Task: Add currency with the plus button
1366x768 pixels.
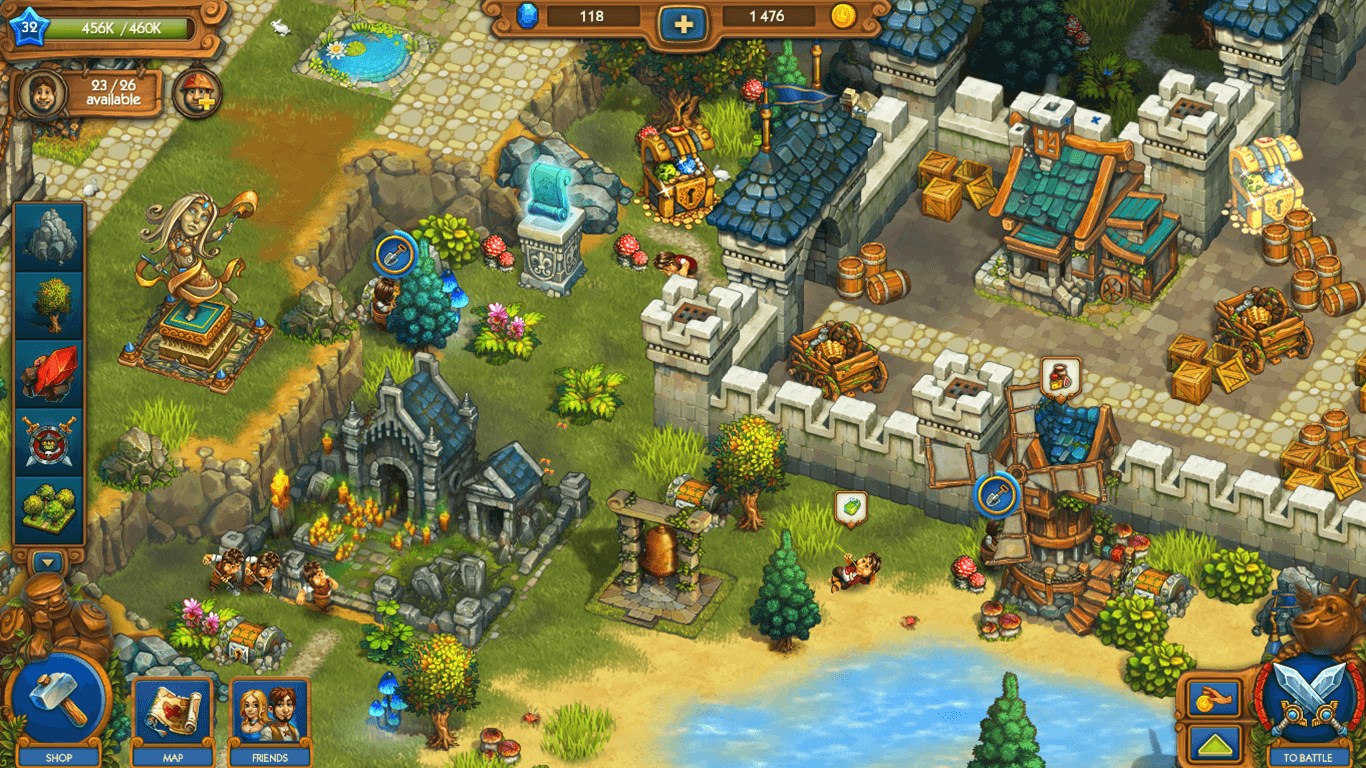Action: pos(683,21)
